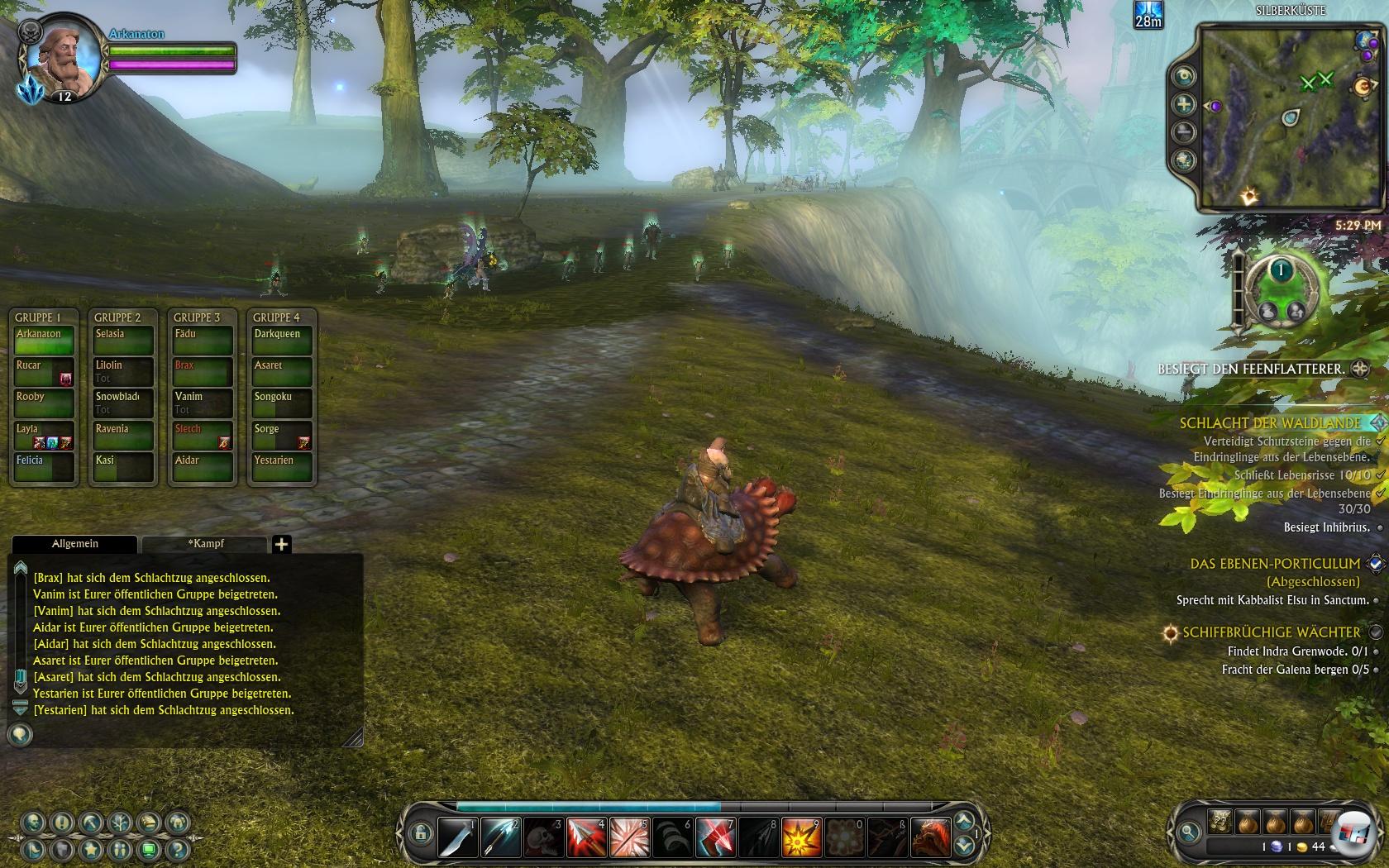
Task: Toggle the action bar padlock
Action: pos(420,833)
